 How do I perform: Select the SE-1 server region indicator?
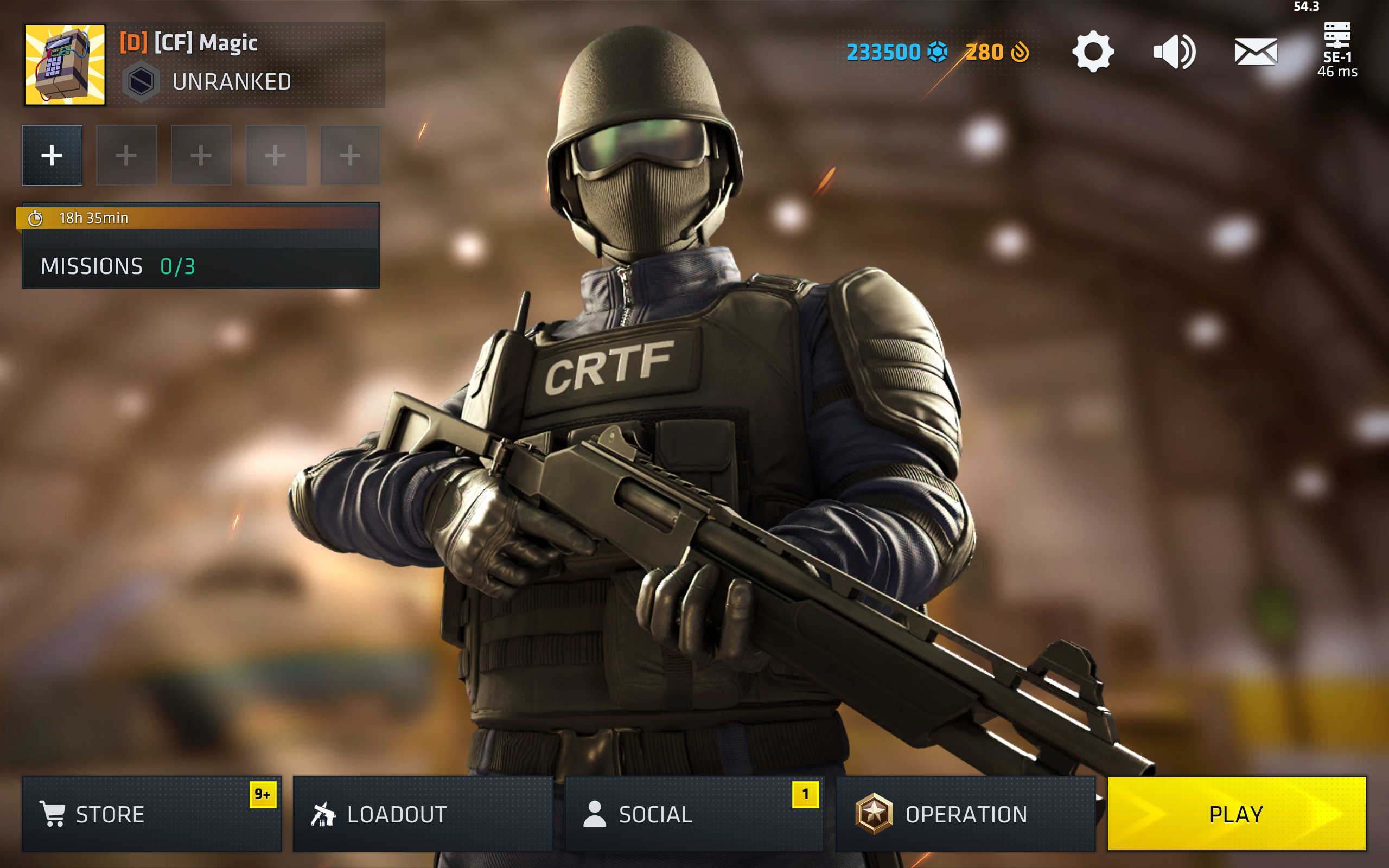point(1337,50)
